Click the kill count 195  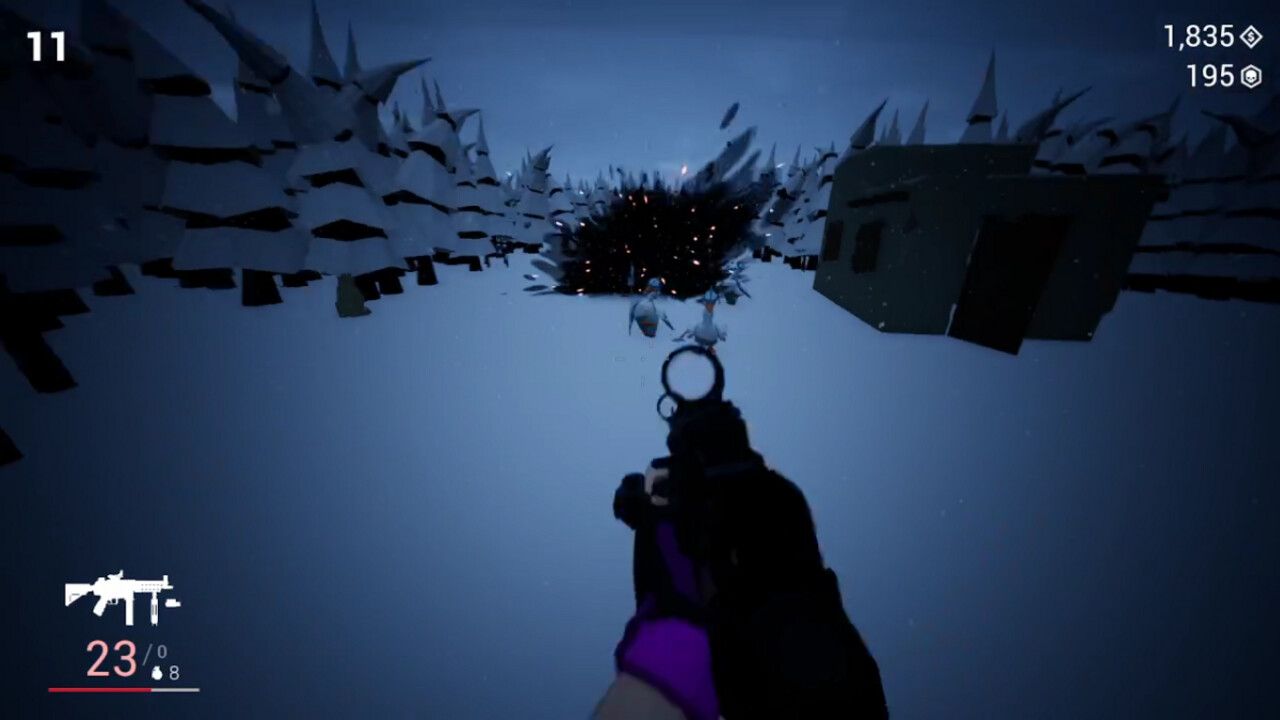(1212, 76)
